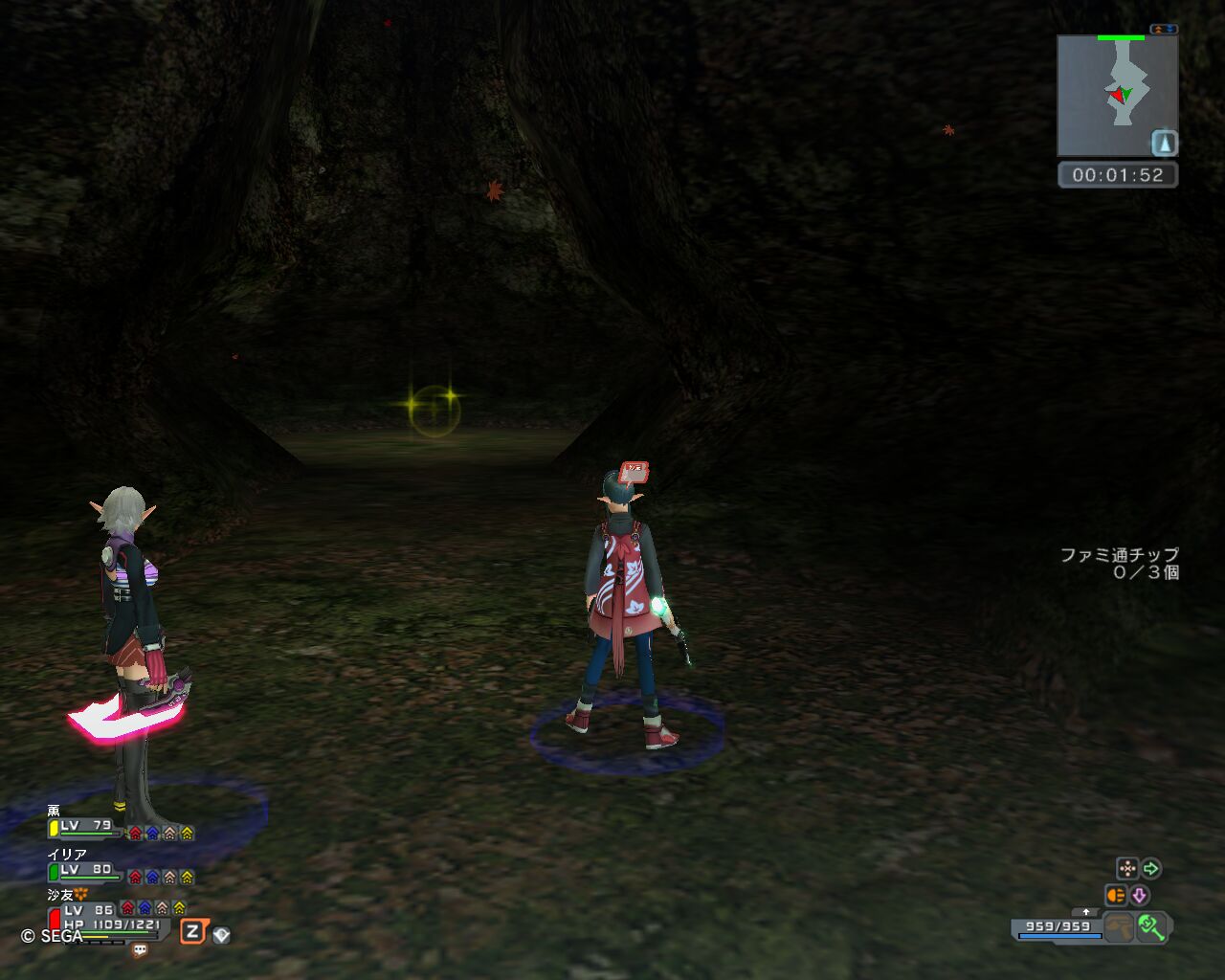Screen dimensions: 1225x980
Task: Select the orange shield-line action icon
Action: click(1116, 896)
